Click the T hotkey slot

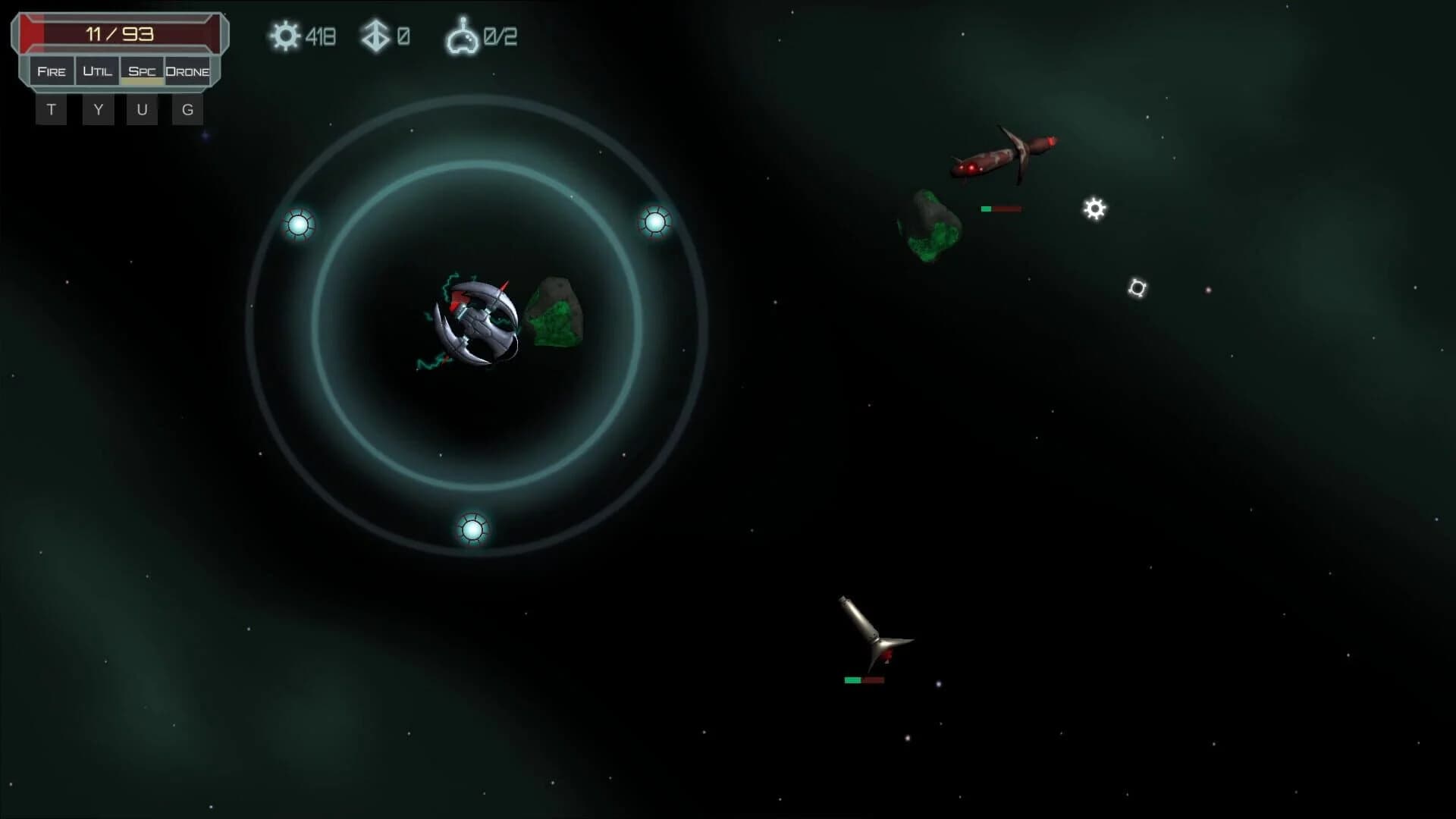tap(51, 108)
